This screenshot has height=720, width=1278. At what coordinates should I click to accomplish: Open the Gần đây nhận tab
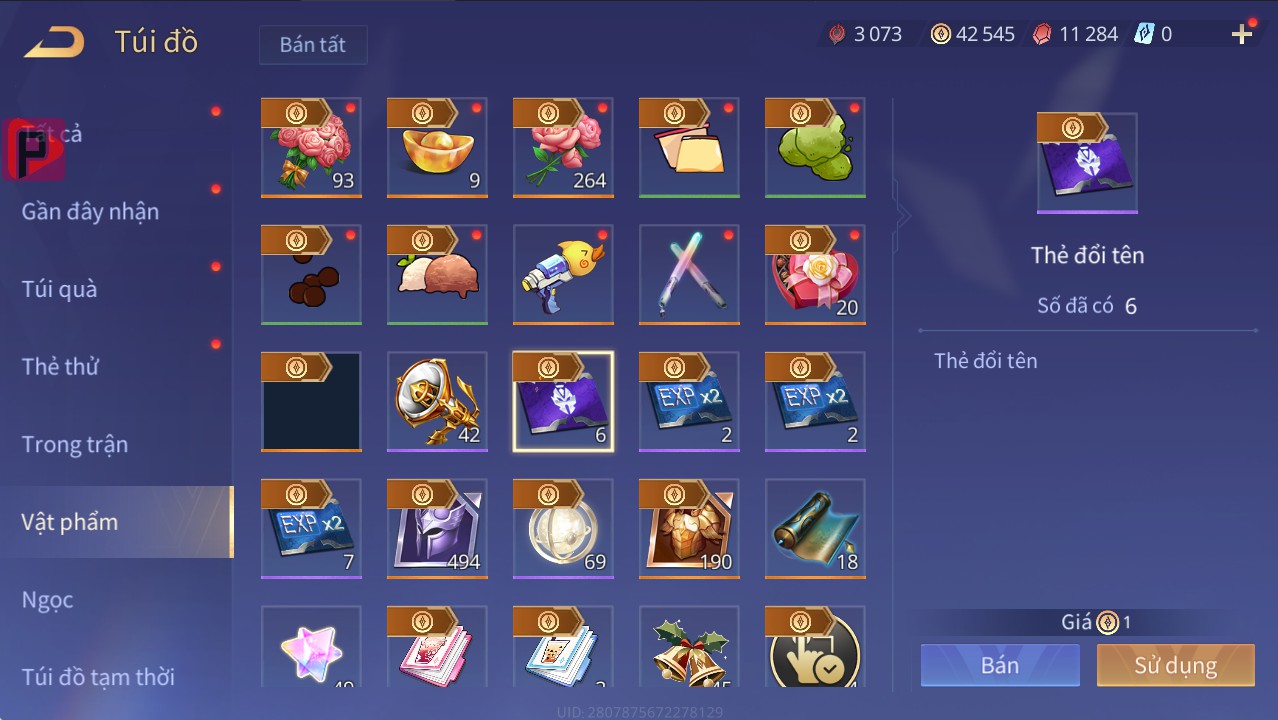point(90,211)
